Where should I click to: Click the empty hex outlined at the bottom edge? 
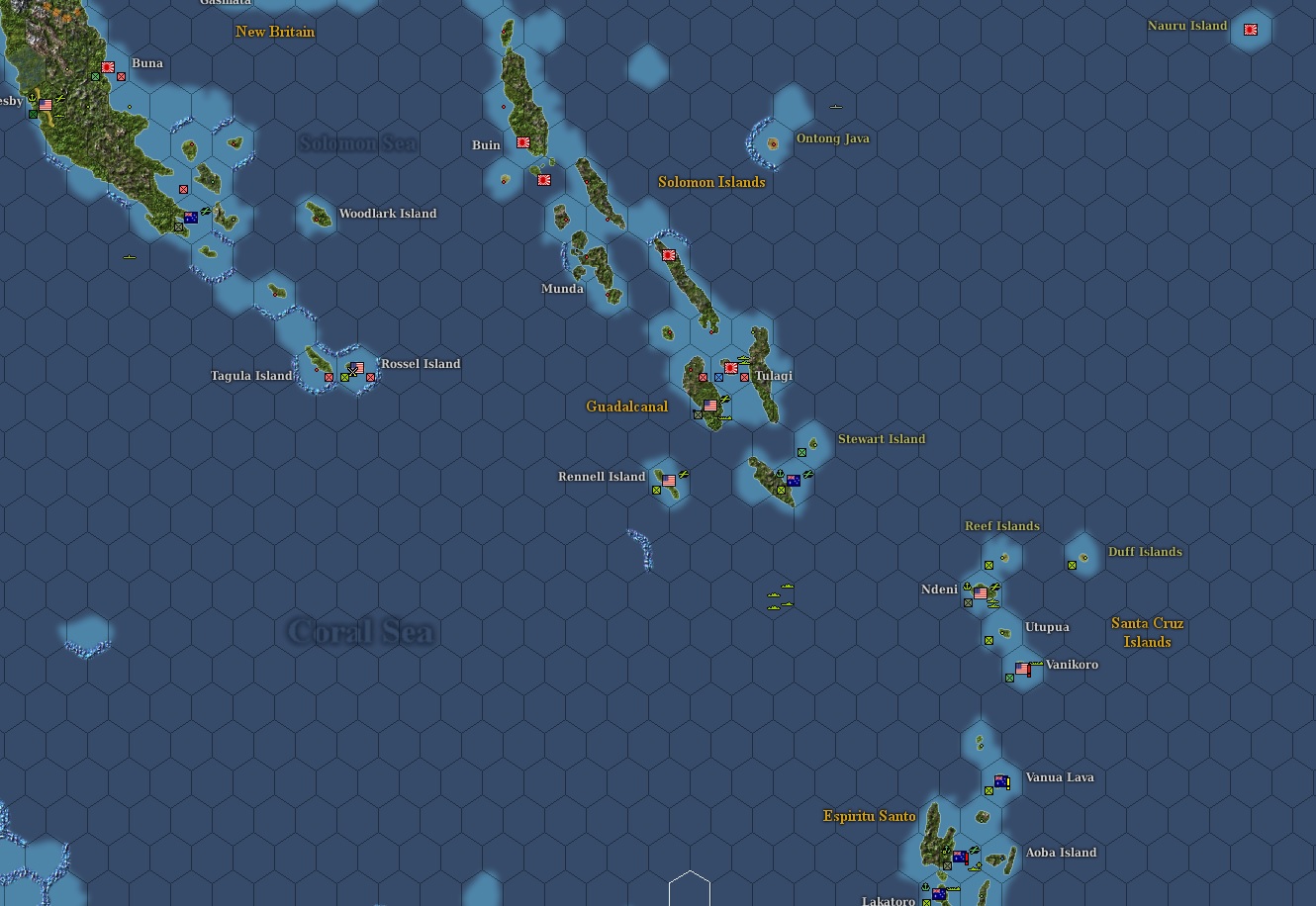point(691,895)
